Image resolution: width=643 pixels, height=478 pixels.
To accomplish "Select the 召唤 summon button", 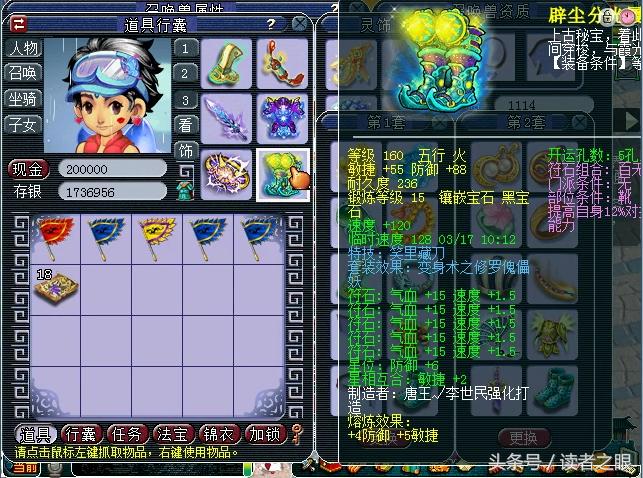I will (x=22, y=73).
